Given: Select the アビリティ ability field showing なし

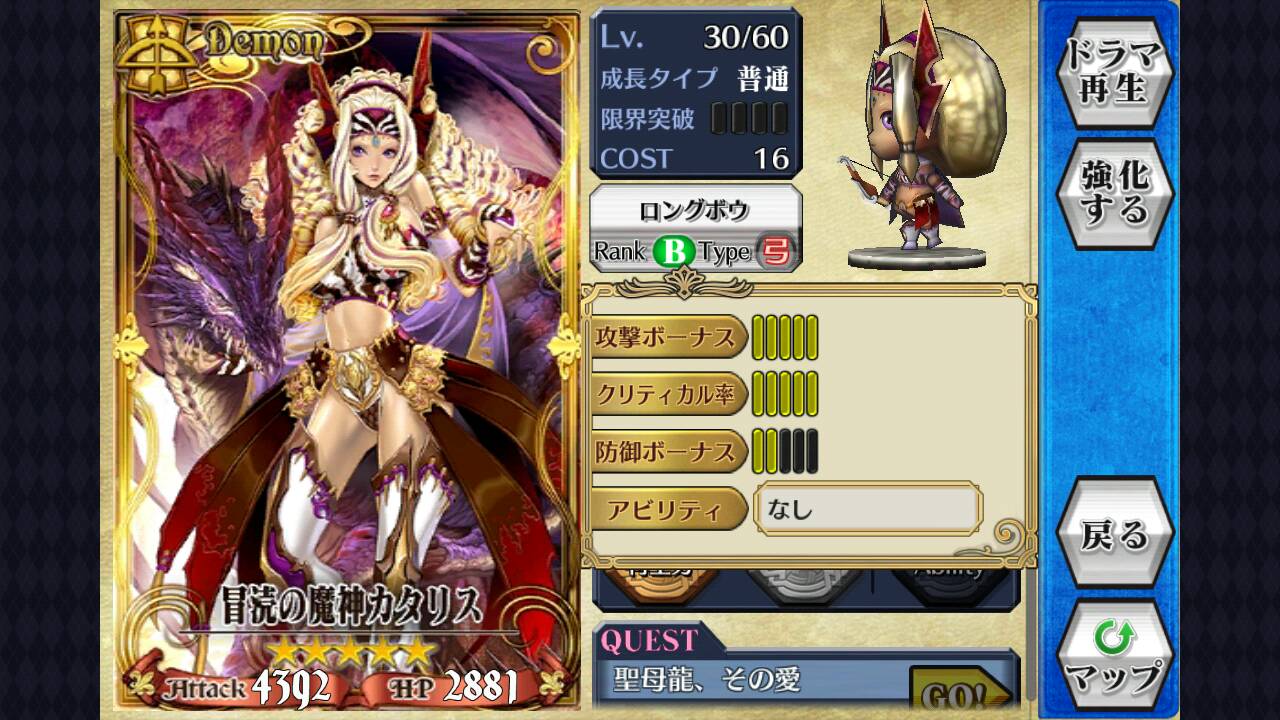Looking at the screenshot, I should pos(867,510).
